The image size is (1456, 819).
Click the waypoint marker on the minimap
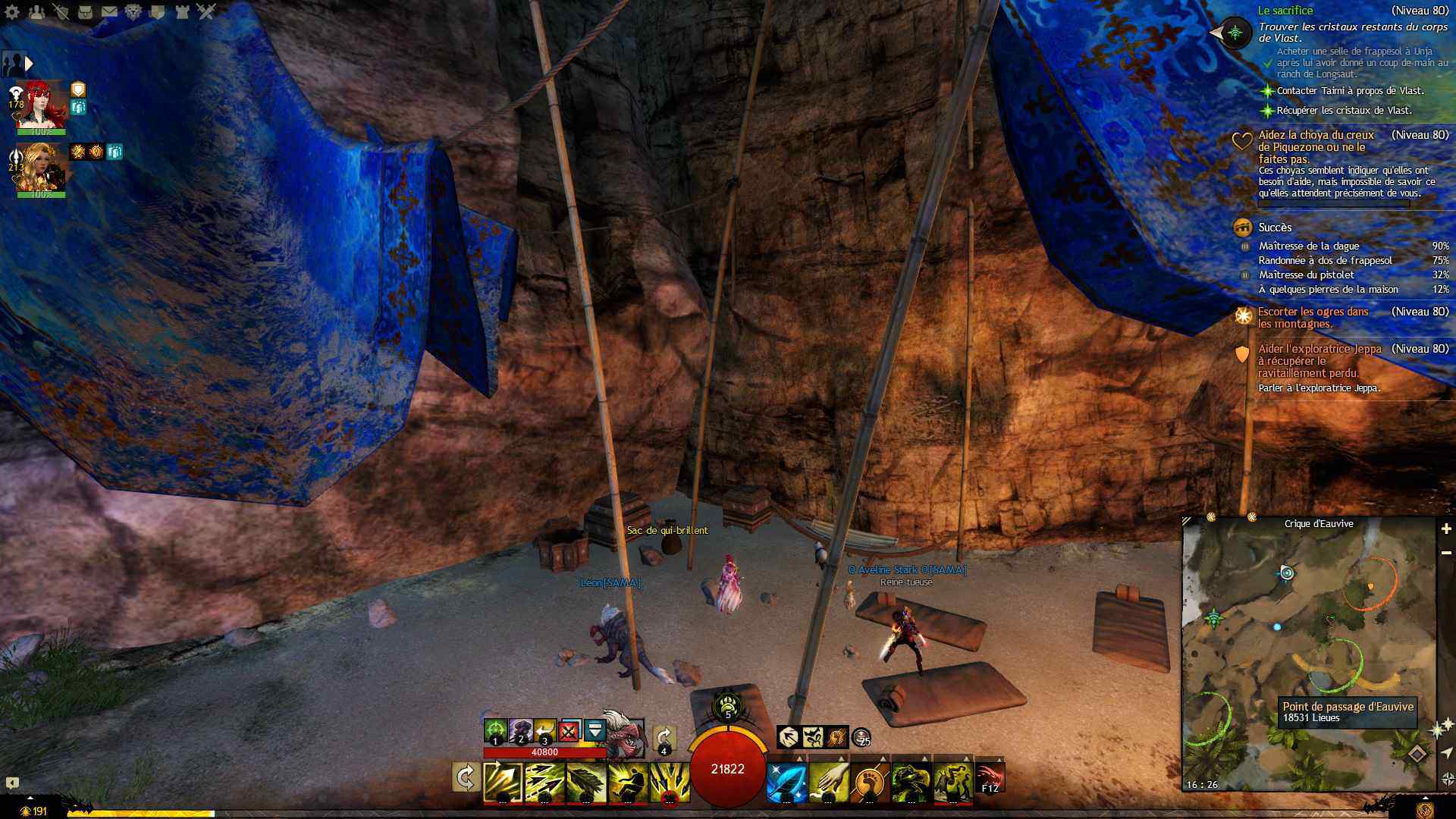pyautogui.click(x=1287, y=573)
